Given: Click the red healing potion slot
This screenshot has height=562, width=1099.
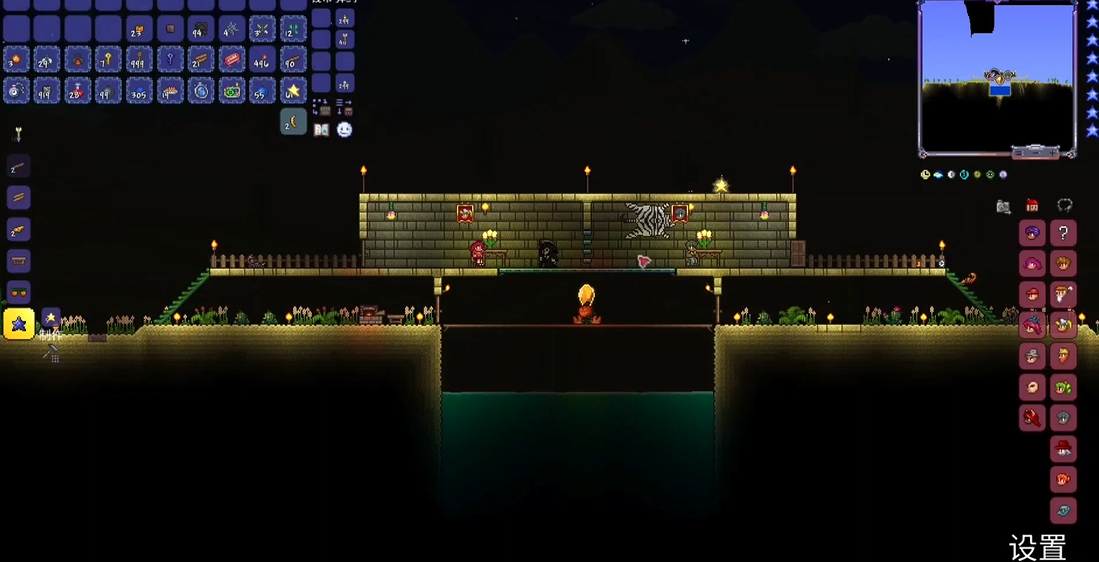Looking at the screenshot, I should pyautogui.click(x=78, y=91).
